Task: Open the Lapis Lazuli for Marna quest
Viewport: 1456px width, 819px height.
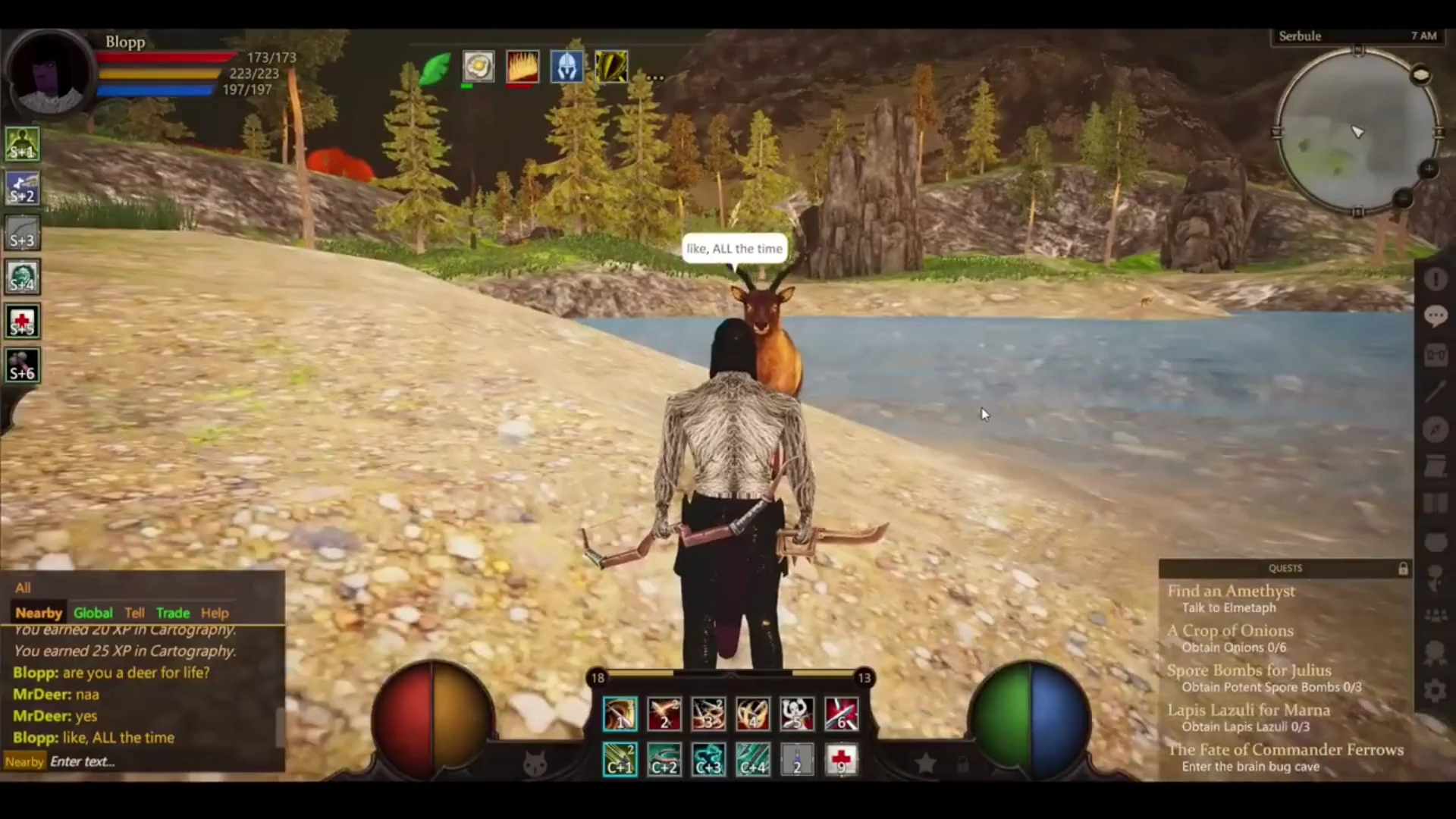Action: pos(1248,711)
